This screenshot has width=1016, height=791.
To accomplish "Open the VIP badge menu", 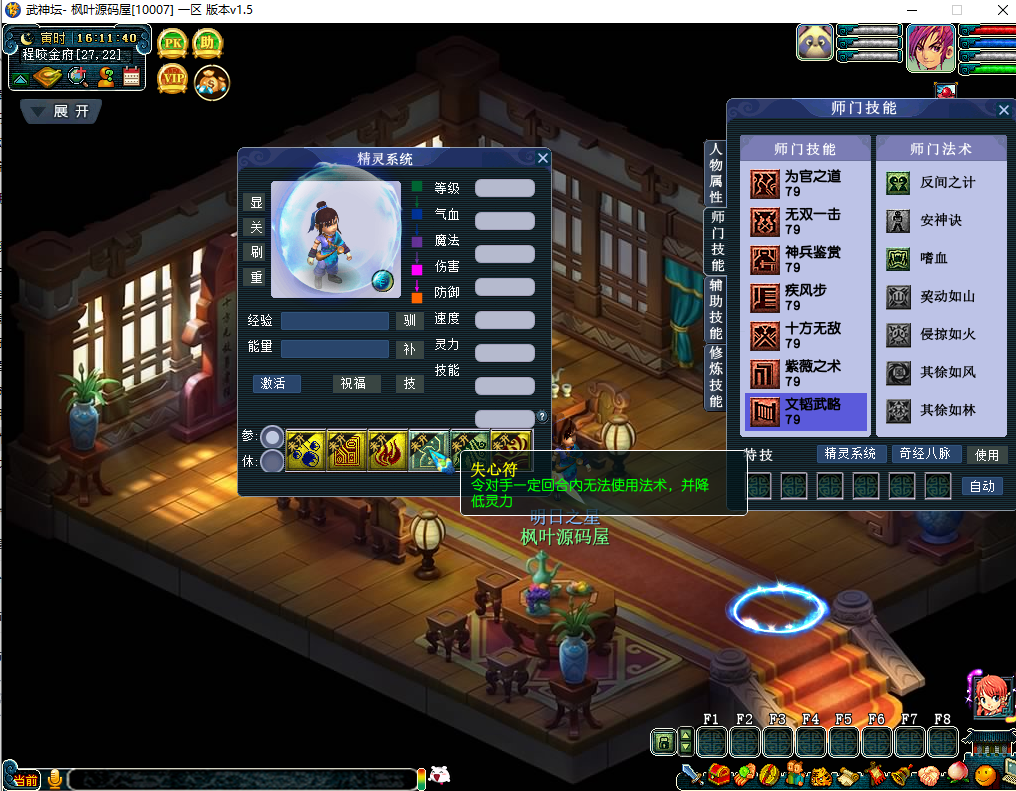I will coord(172,79).
